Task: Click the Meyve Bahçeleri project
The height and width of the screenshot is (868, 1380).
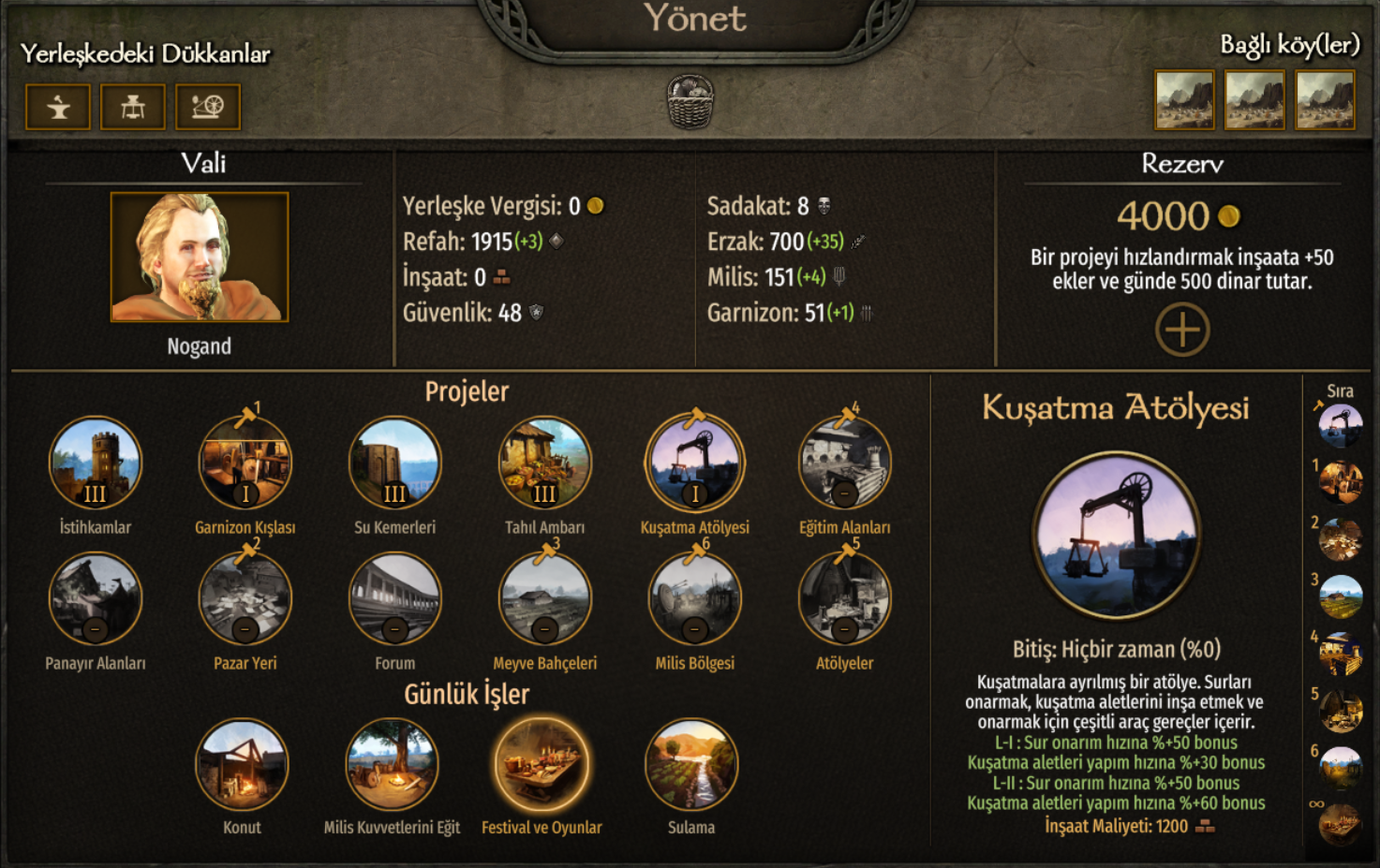Action: 544,599
